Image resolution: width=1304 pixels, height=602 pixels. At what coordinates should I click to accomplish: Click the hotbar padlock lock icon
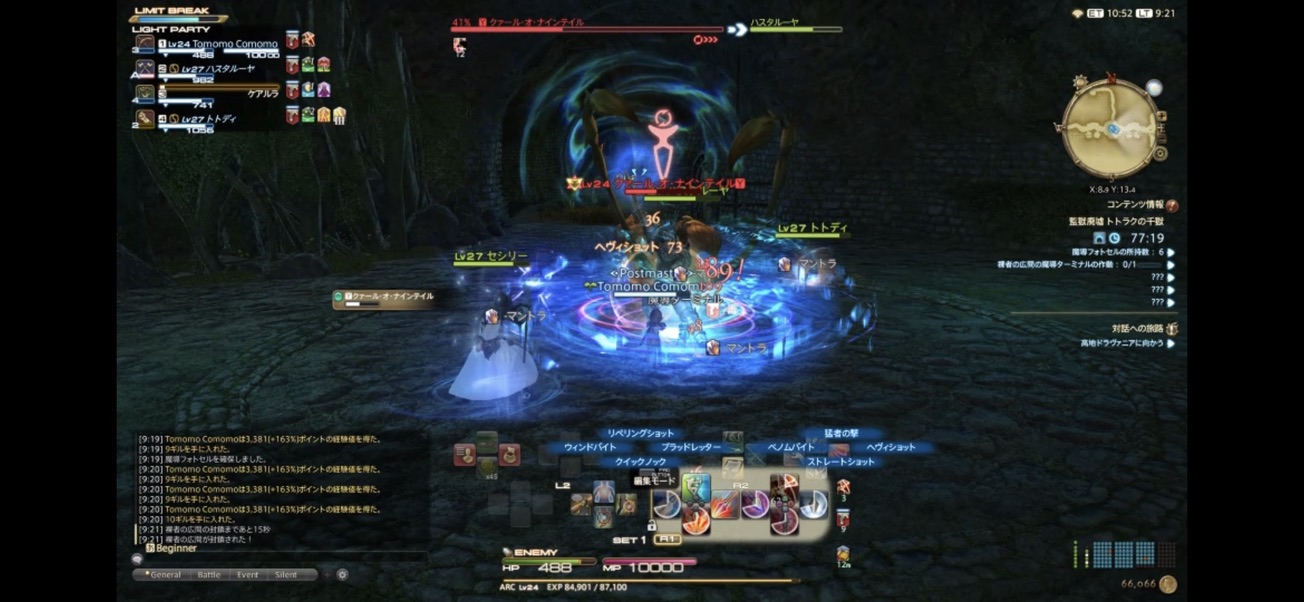coord(651,525)
